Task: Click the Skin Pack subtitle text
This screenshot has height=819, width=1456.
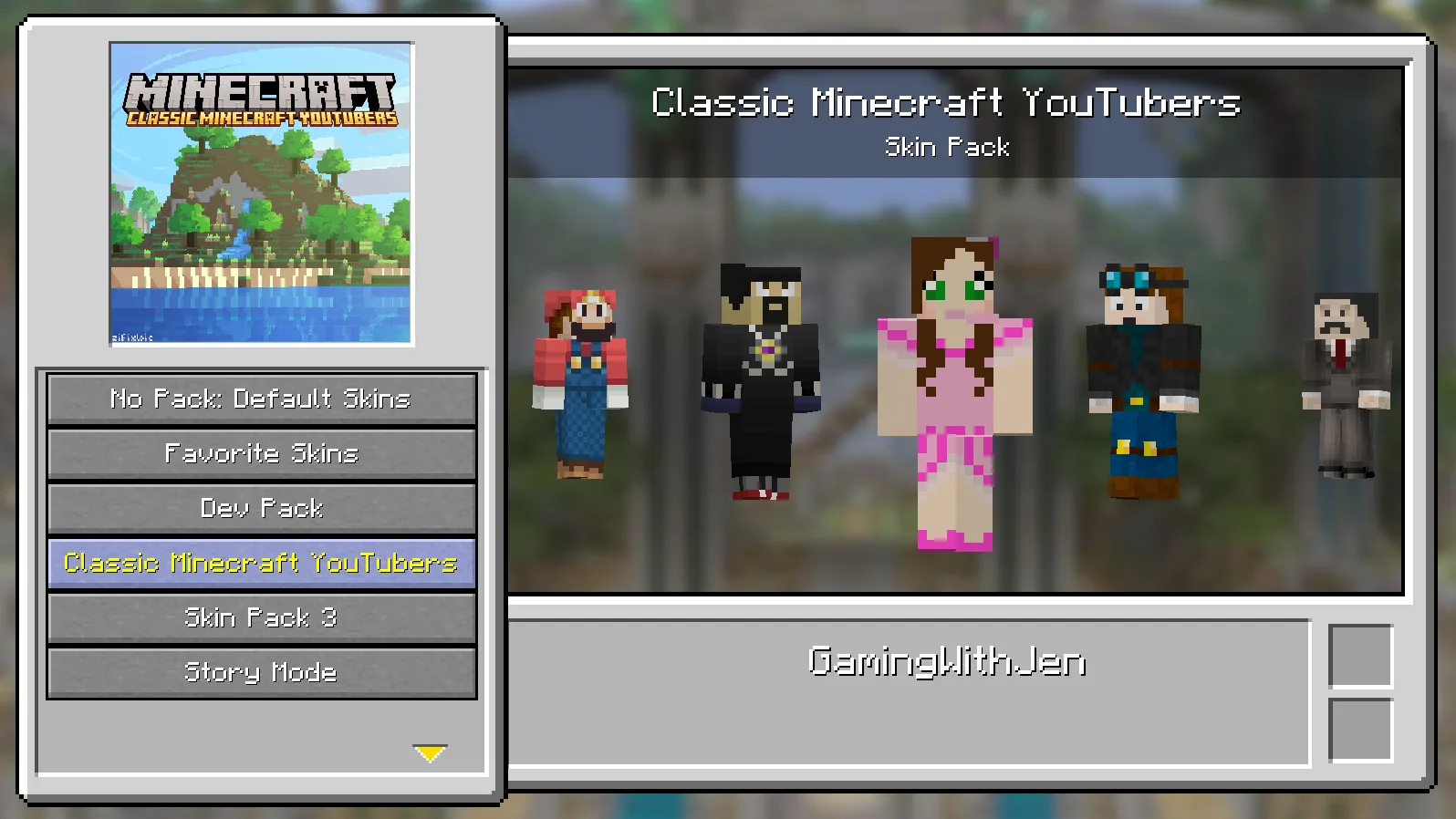Action: tap(947, 146)
